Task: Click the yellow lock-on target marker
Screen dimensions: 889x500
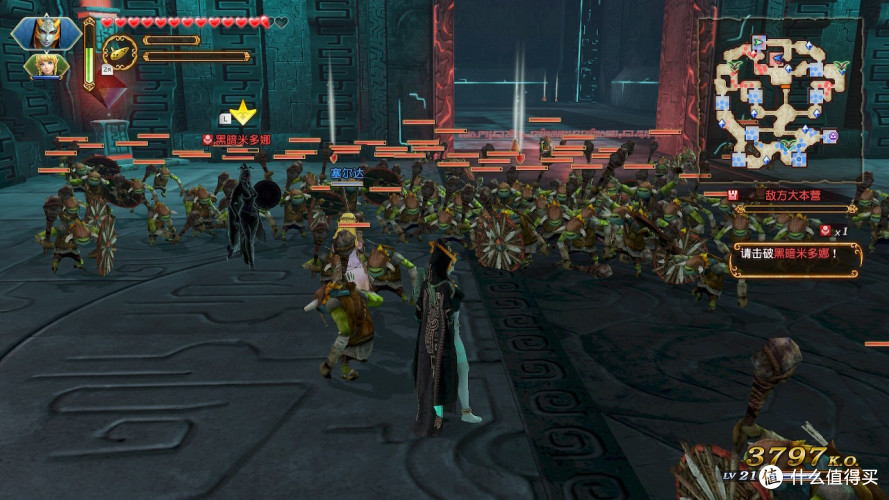Action: pos(242,112)
